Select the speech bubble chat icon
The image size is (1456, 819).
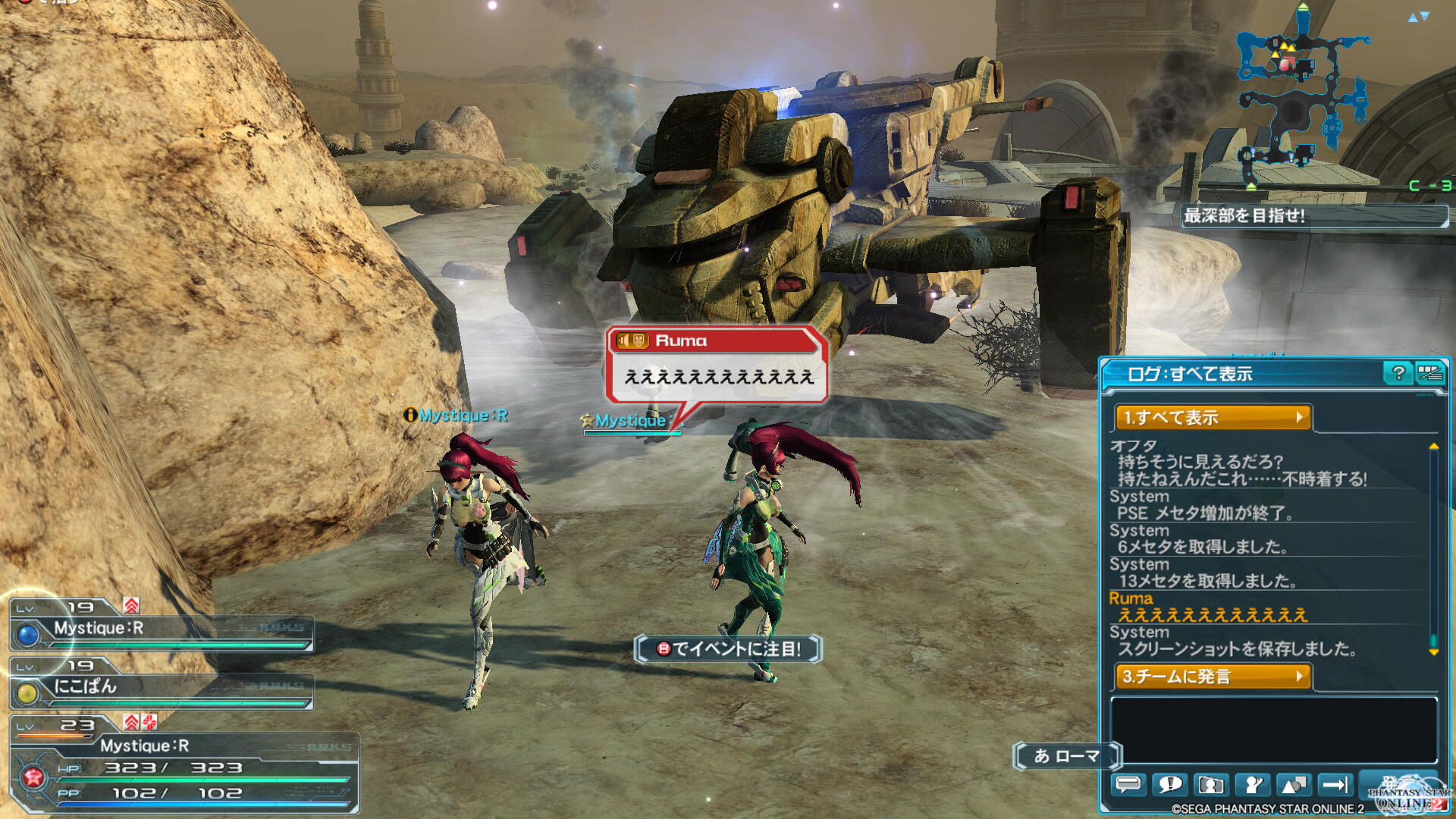(1128, 784)
